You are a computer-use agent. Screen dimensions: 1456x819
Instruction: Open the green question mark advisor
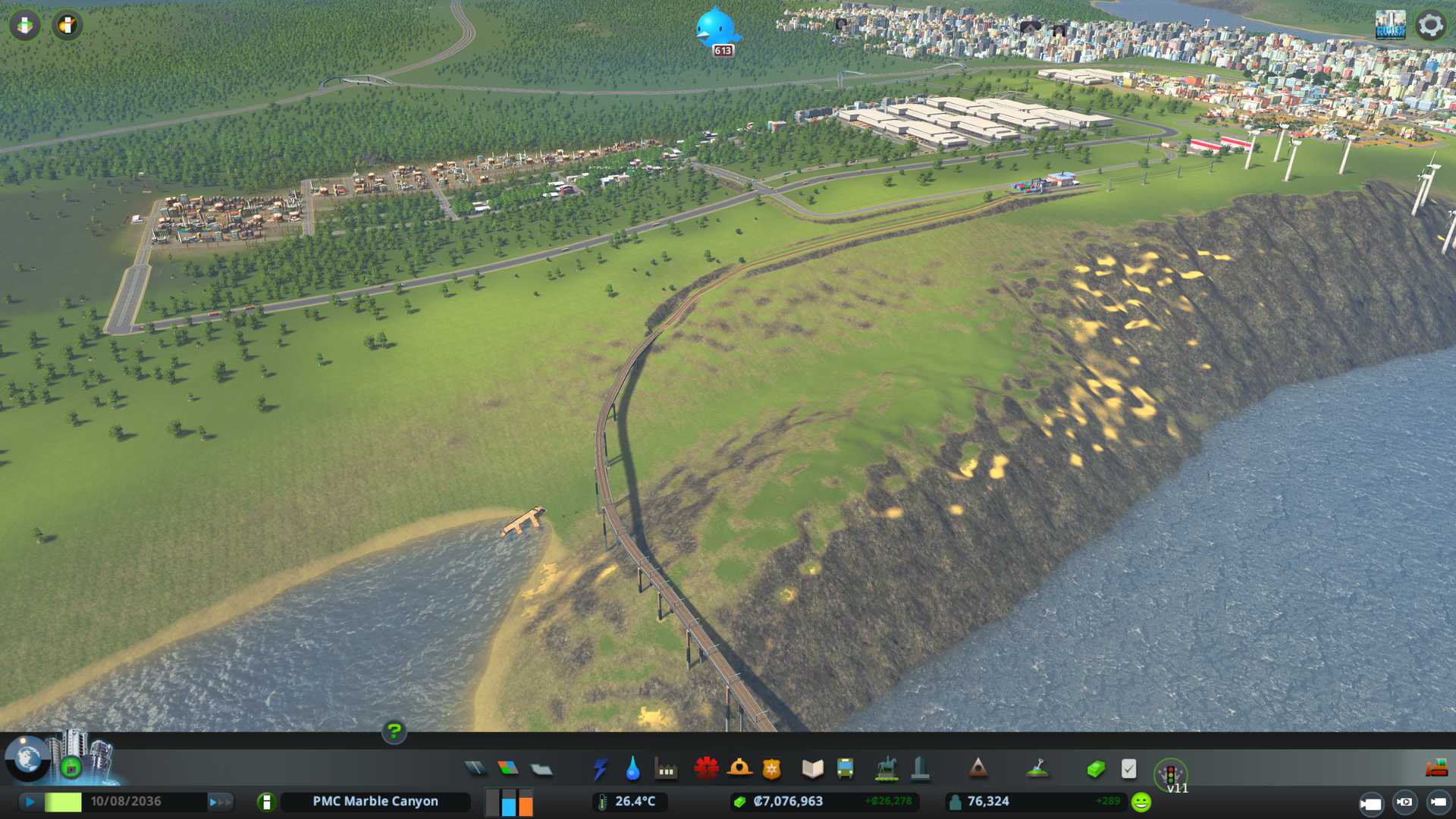coord(394,731)
